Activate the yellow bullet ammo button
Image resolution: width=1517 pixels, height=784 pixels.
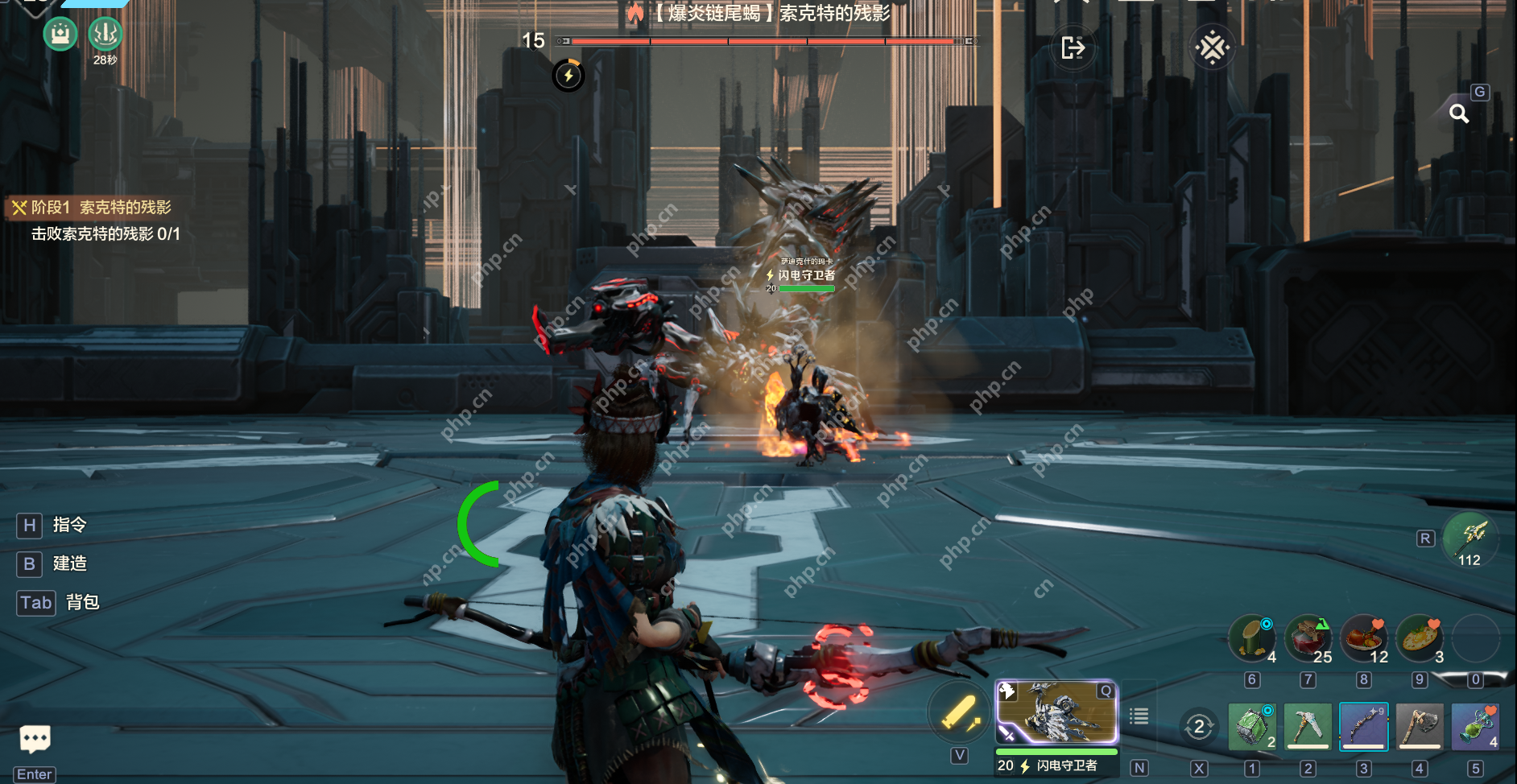959,713
